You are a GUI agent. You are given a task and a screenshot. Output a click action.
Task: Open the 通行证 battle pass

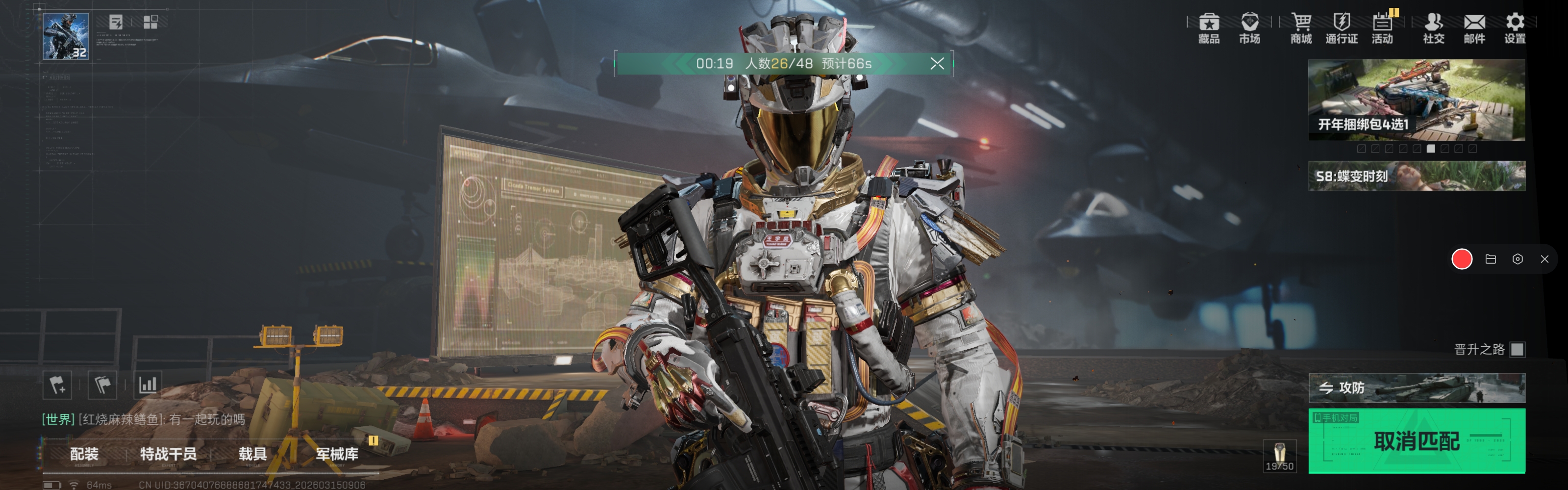coord(1341,28)
